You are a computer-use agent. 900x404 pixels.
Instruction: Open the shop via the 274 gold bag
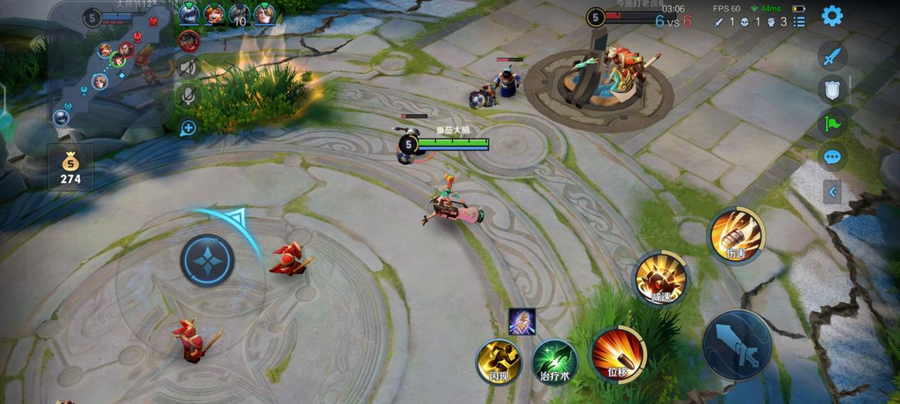point(70,168)
